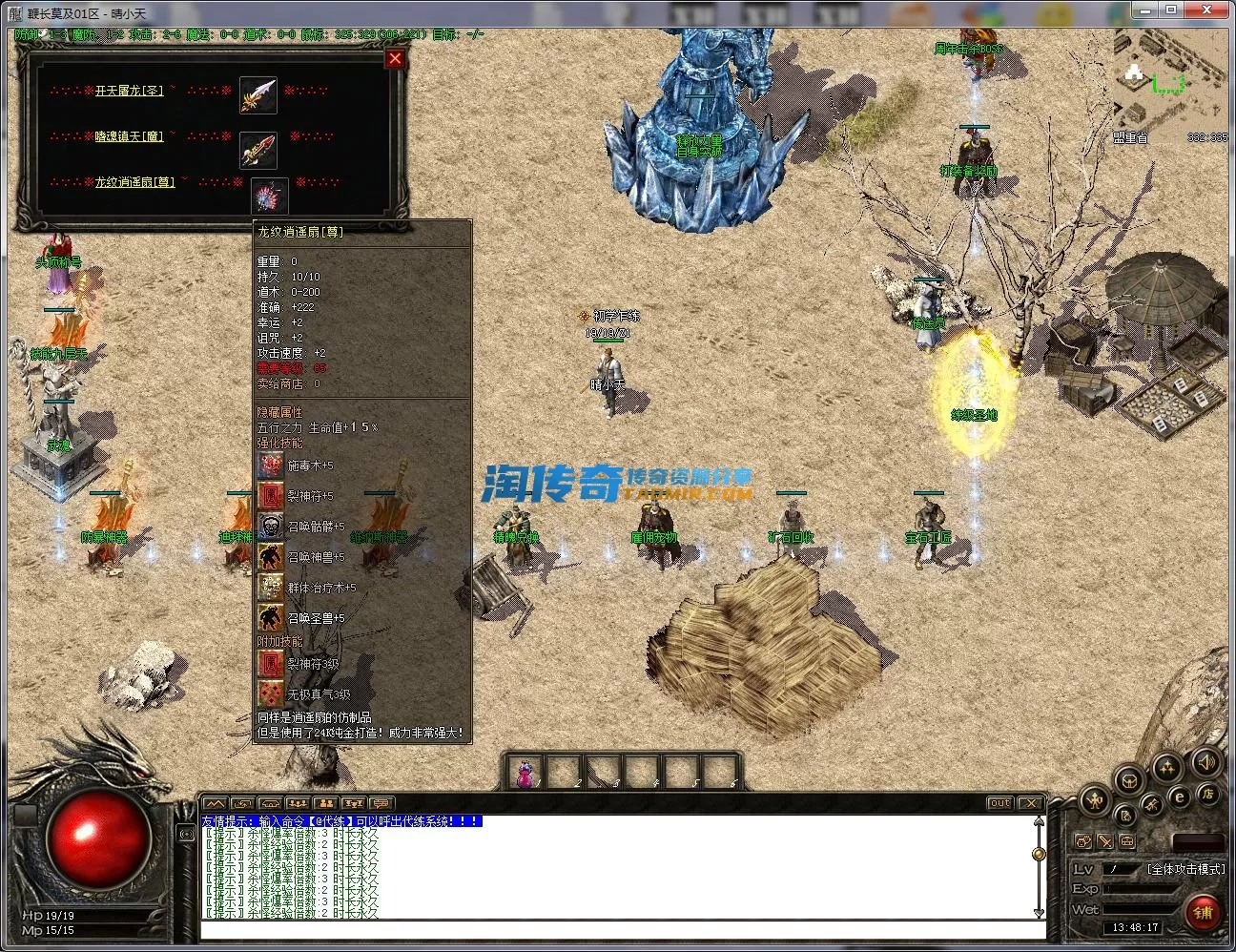Click the "out" button on chat bar
The width and height of the screenshot is (1236, 952).
pyautogui.click(x=999, y=803)
